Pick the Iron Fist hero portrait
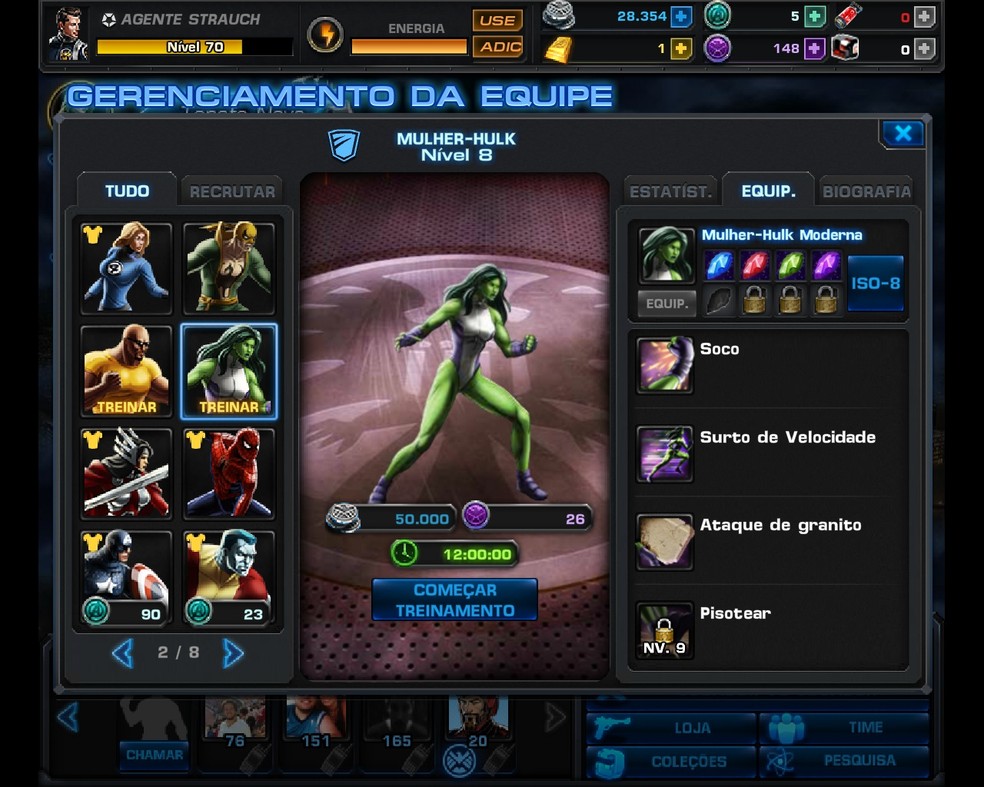The width and height of the screenshot is (984, 787). pyautogui.click(x=229, y=267)
